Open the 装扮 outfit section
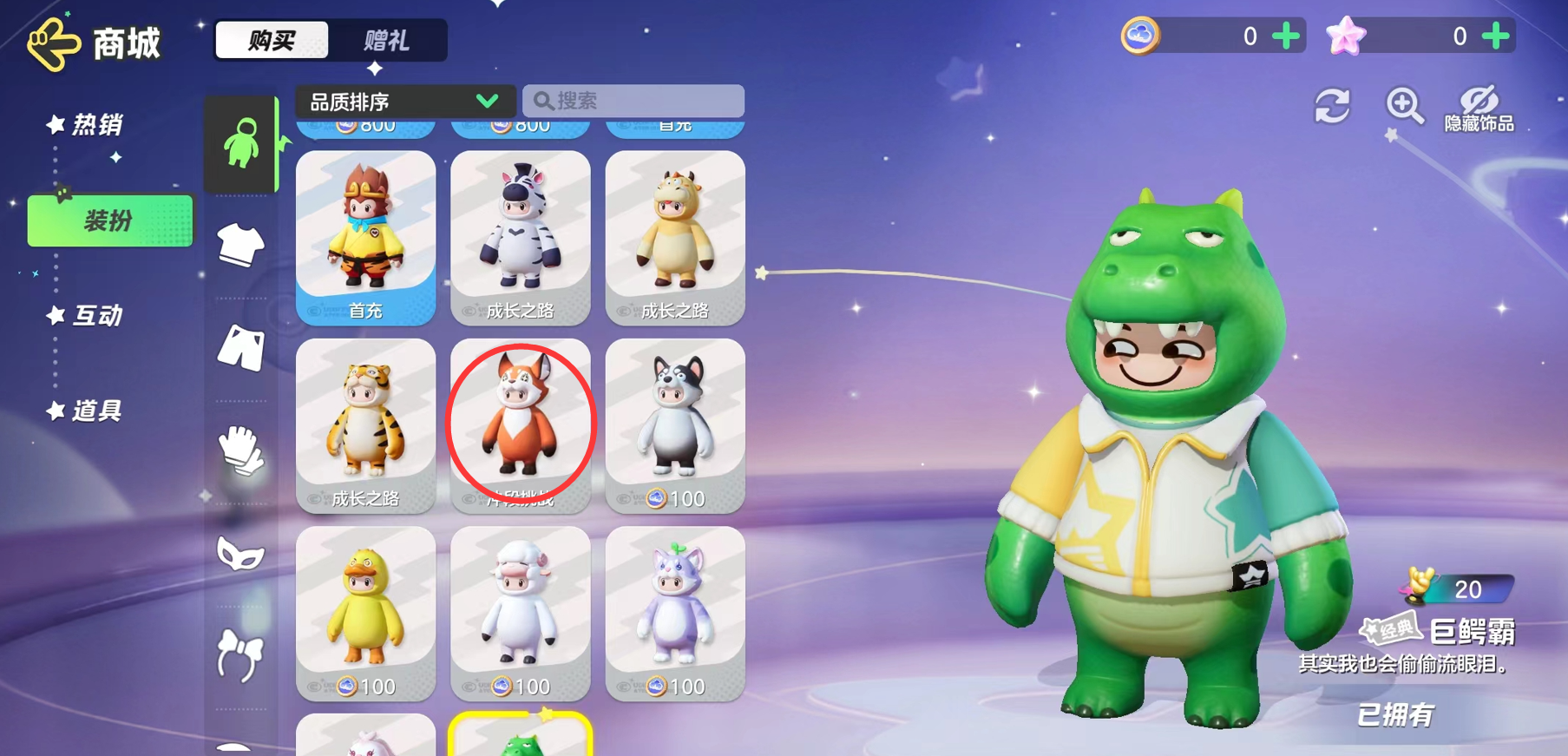Screen dimensions: 1568x756 tap(110, 221)
